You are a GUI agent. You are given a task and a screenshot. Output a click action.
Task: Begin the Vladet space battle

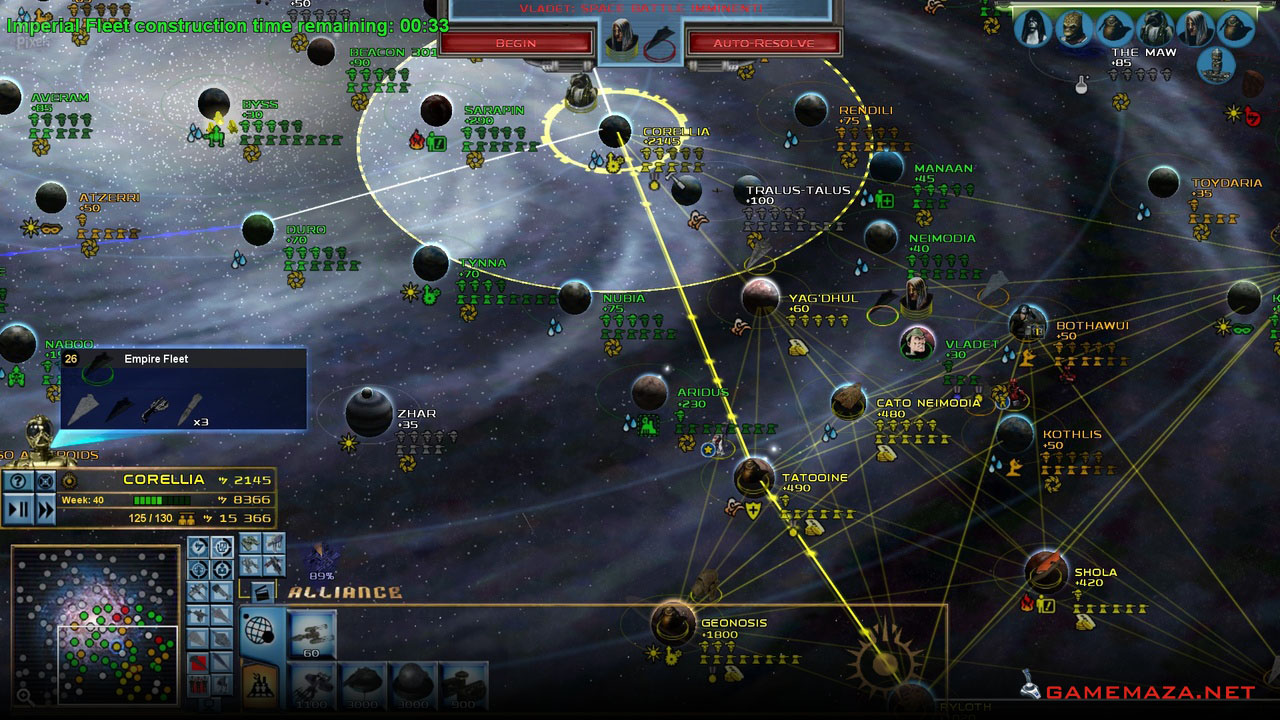click(515, 43)
